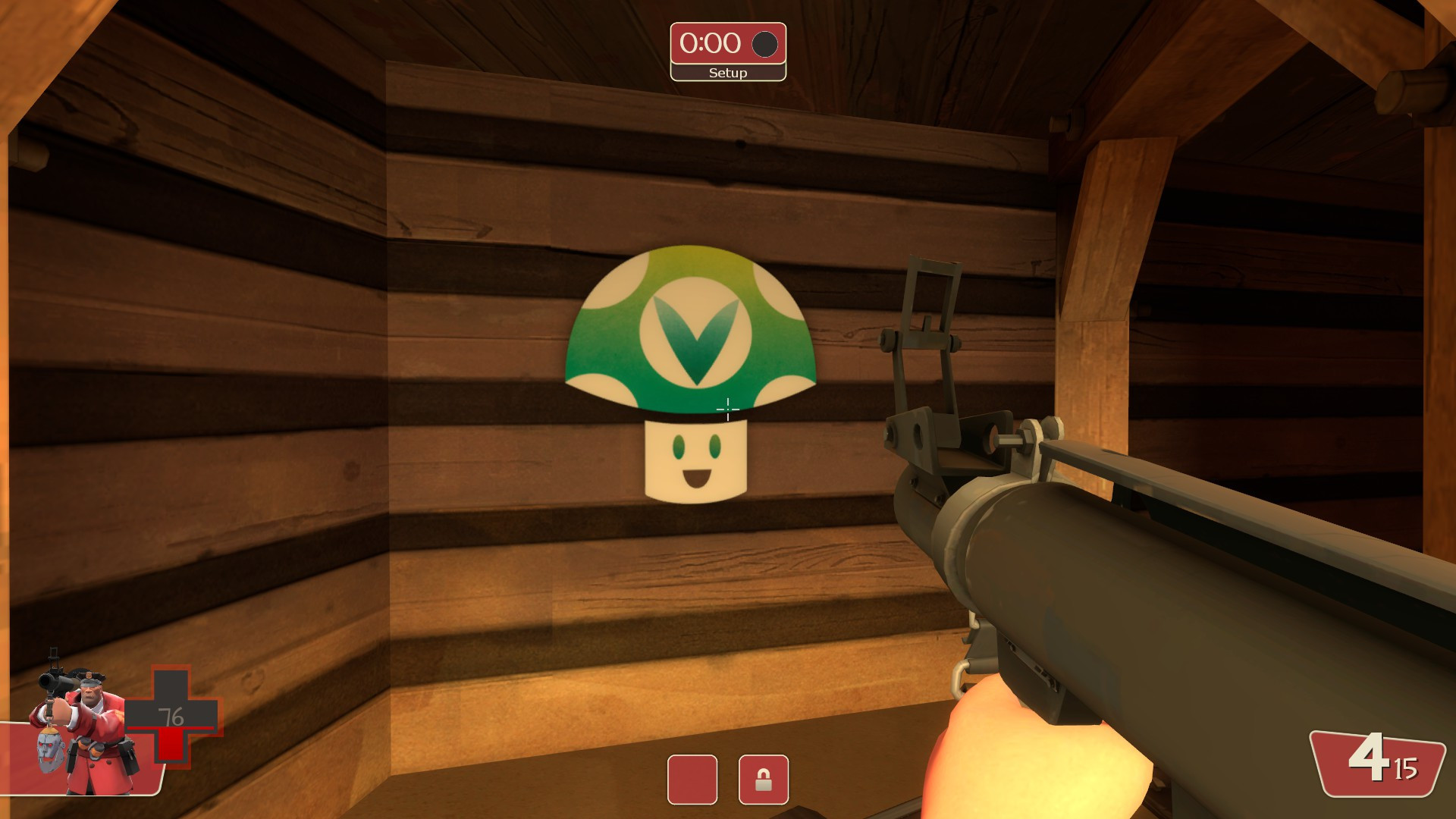The image size is (1456, 819).
Task: Click the round stopwatch indicator beside the timer
Action: point(763,43)
